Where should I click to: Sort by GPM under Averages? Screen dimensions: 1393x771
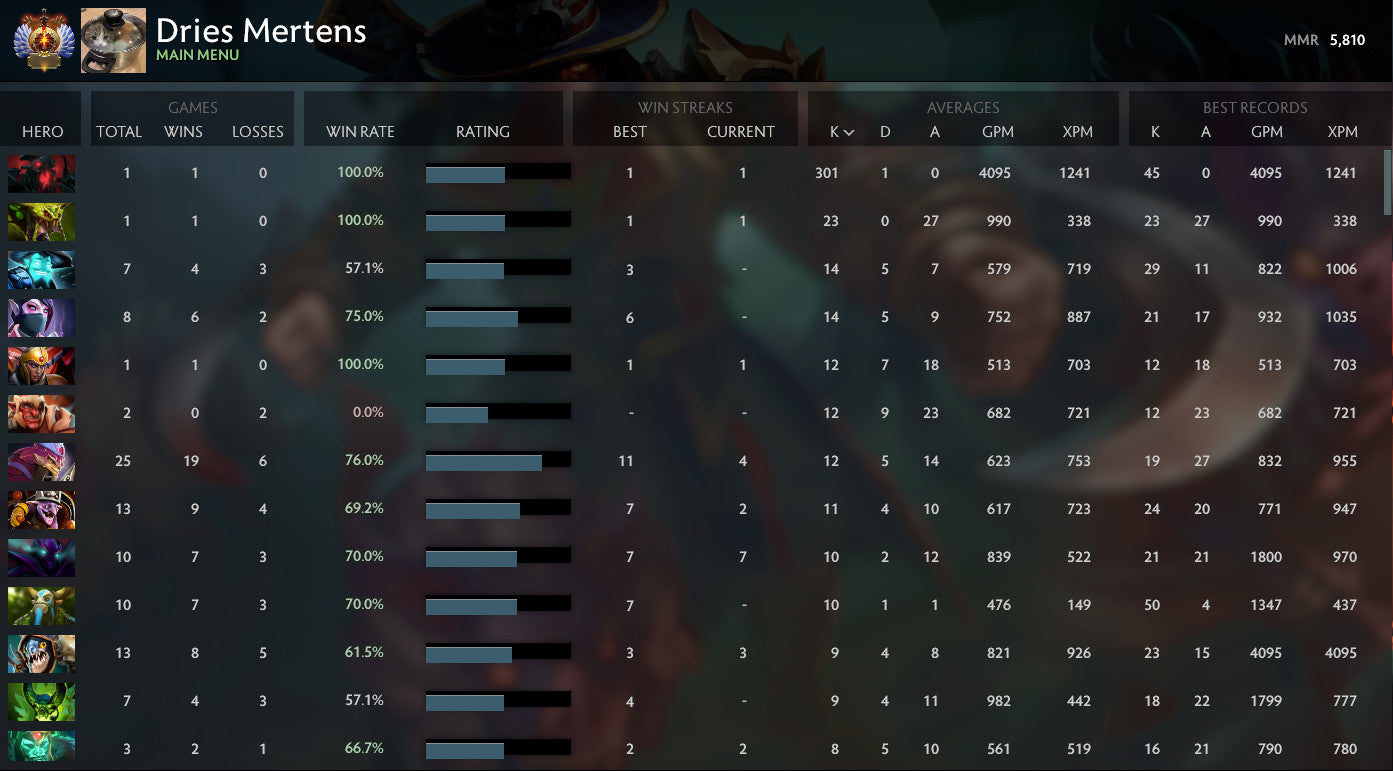[x=997, y=131]
